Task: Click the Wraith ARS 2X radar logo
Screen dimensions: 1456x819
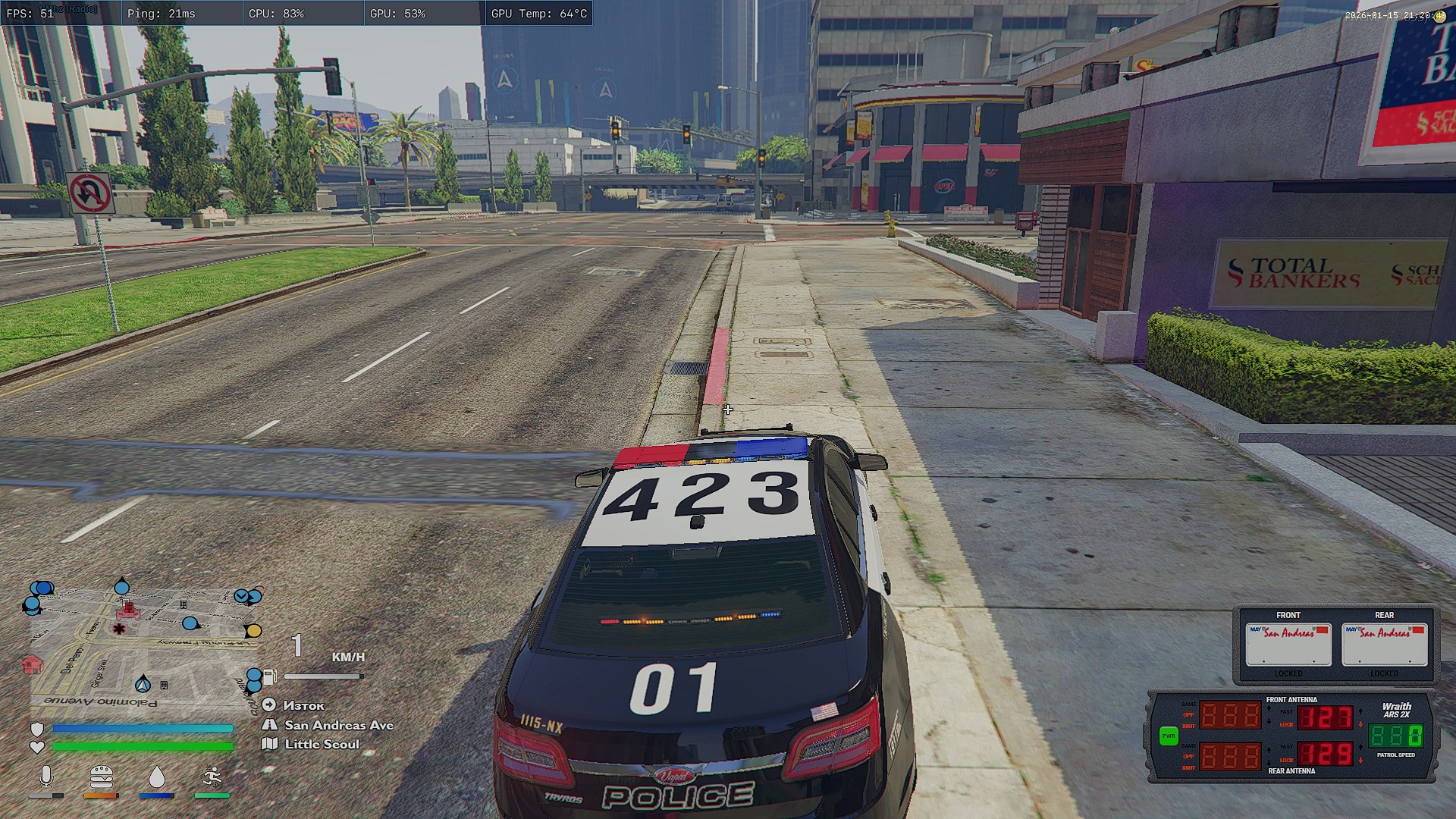Action: [1396, 710]
